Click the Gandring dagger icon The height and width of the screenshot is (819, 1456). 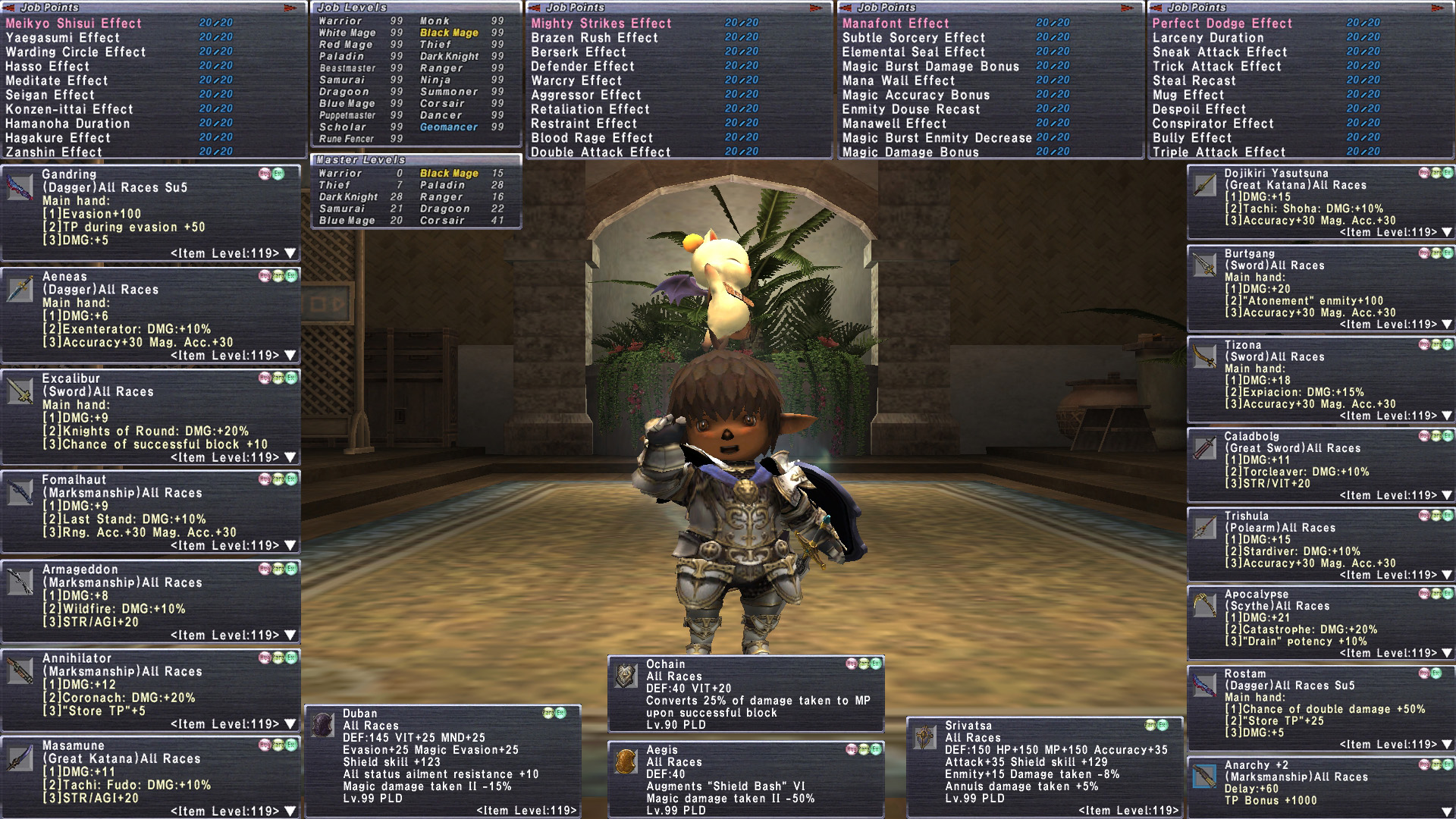[20, 187]
